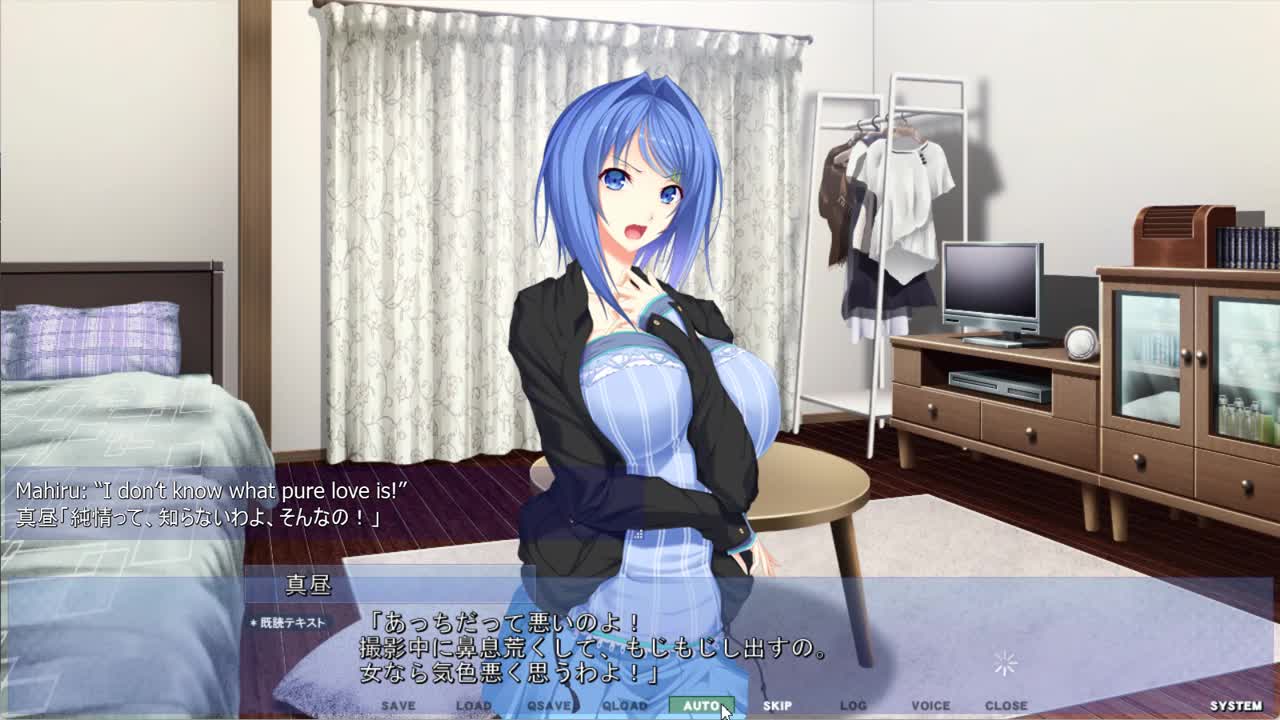Open the dialogue LOG
Image resolution: width=1280 pixels, height=720 pixels.
[x=853, y=706]
